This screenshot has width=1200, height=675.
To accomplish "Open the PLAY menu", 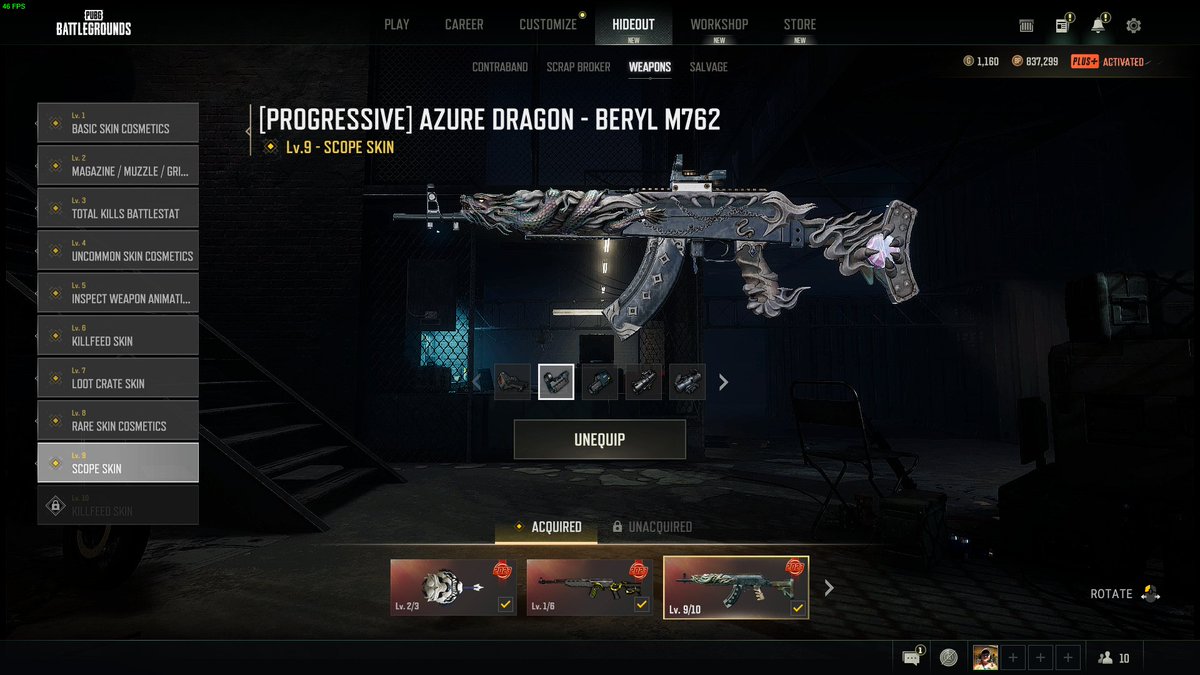I will point(396,24).
